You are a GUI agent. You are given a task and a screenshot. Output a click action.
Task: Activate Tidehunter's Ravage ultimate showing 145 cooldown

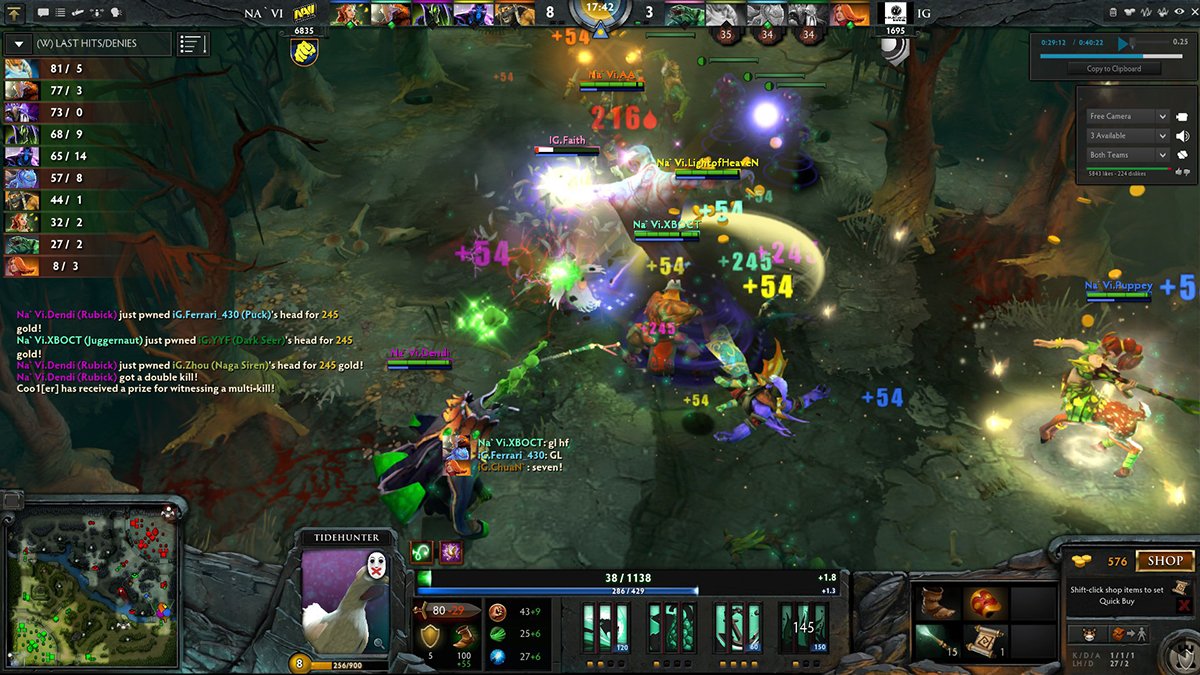click(x=803, y=628)
